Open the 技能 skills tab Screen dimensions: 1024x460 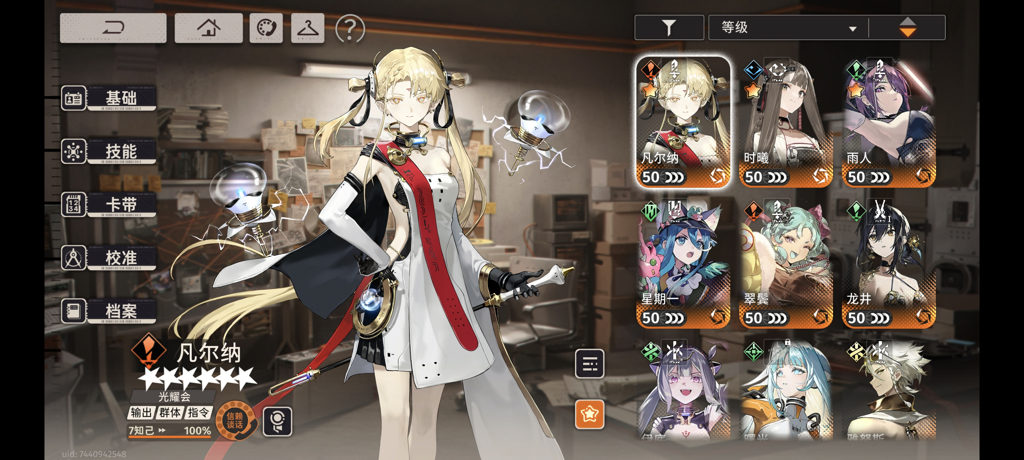[x=109, y=151]
